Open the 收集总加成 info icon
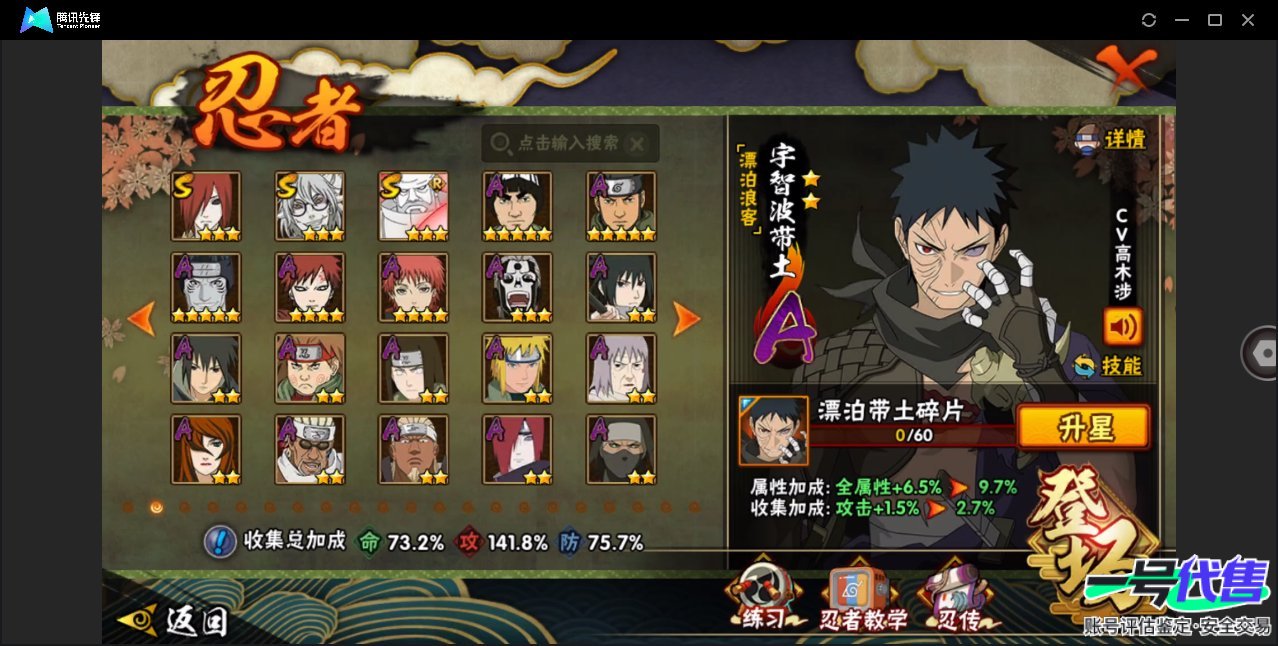 tap(219, 542)
